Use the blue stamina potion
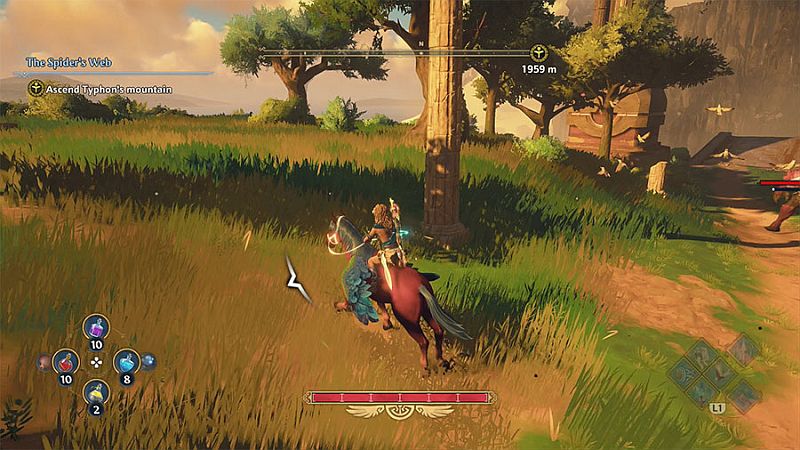The height and width of the screenshot is (450, 800). [x=126, y=361]
